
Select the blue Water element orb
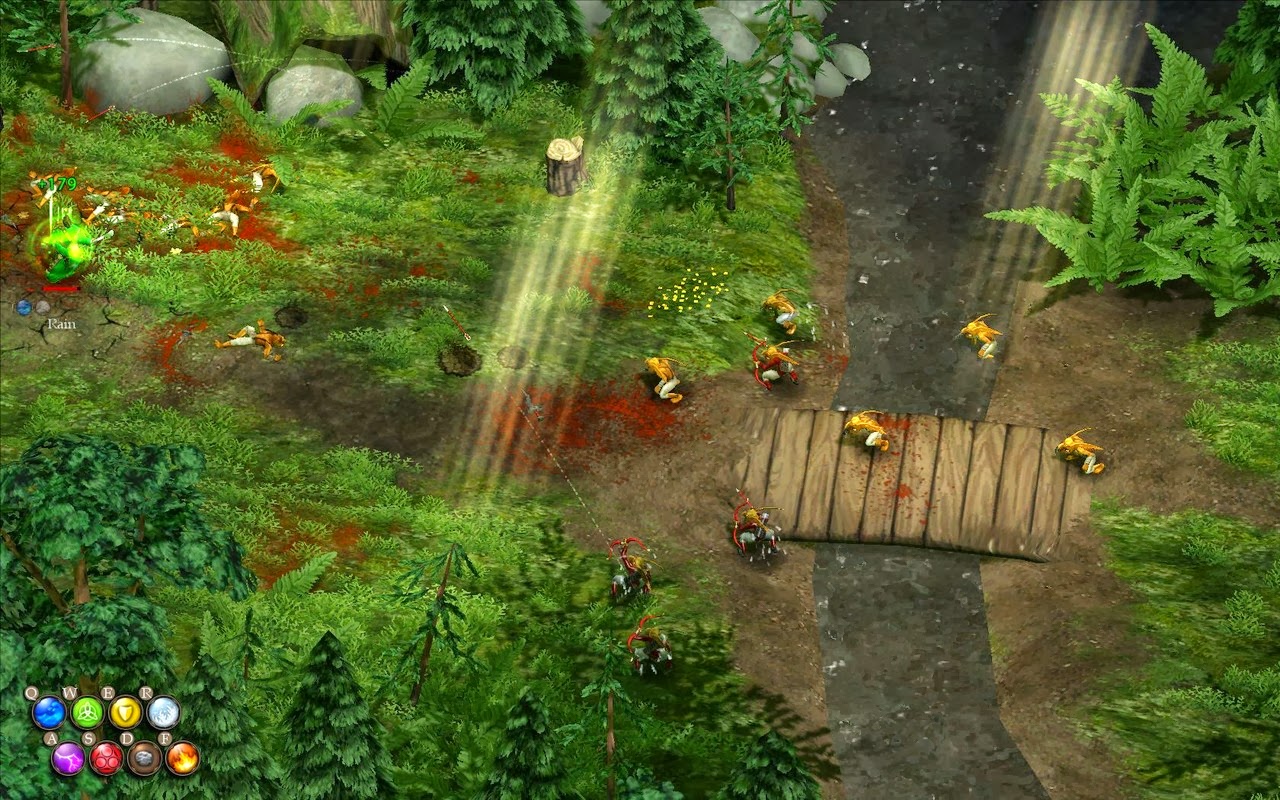coord(48,712)
